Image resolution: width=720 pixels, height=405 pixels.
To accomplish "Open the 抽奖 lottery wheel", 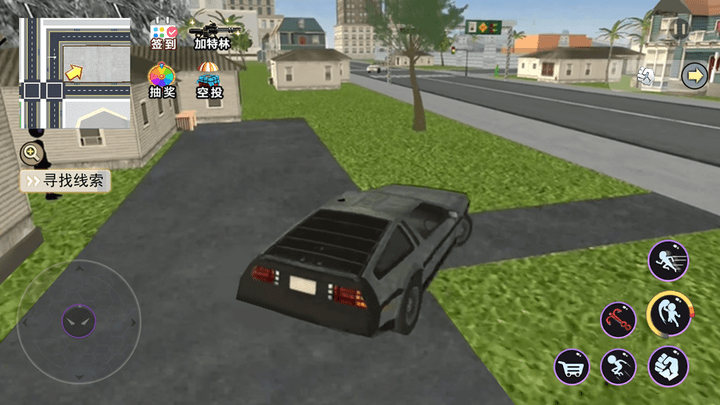I will pos(162,81).
